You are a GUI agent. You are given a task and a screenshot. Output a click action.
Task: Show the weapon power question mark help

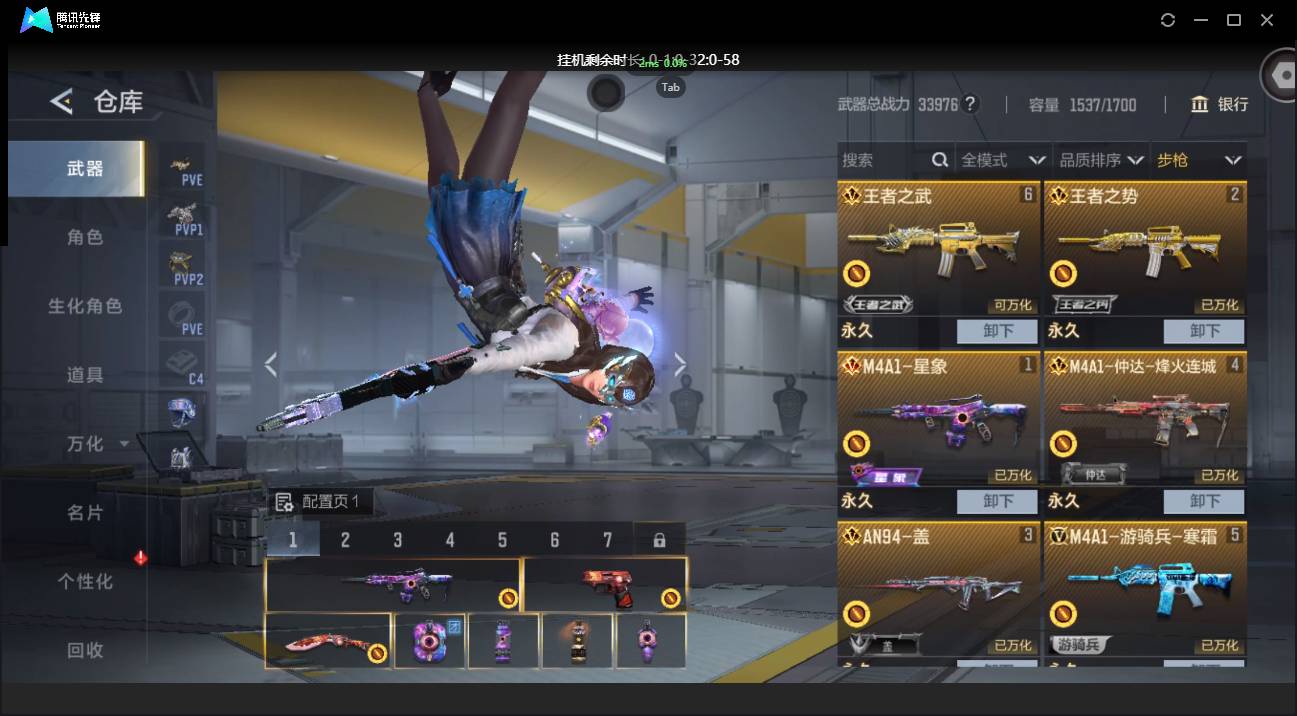tap(970, 104)
